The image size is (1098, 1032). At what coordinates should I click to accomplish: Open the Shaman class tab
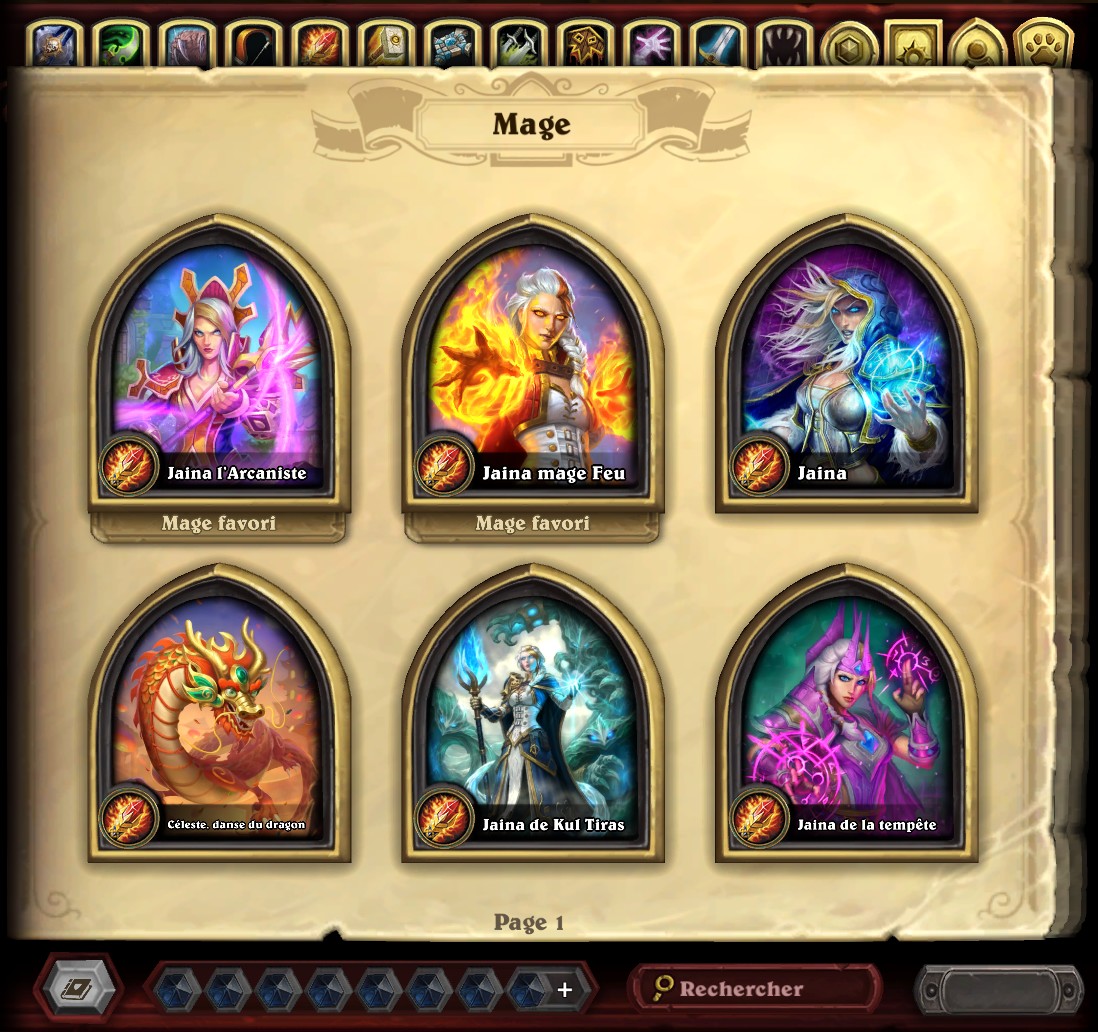coord(584,45)
